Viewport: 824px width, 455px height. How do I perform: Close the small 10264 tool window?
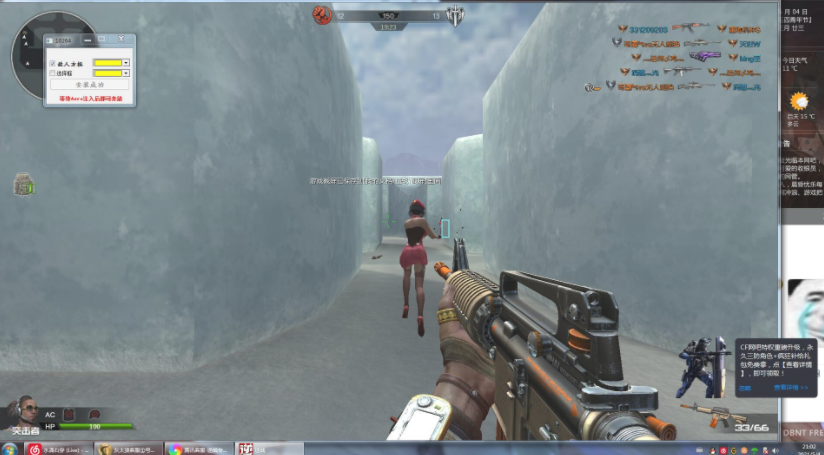[121, 39]
